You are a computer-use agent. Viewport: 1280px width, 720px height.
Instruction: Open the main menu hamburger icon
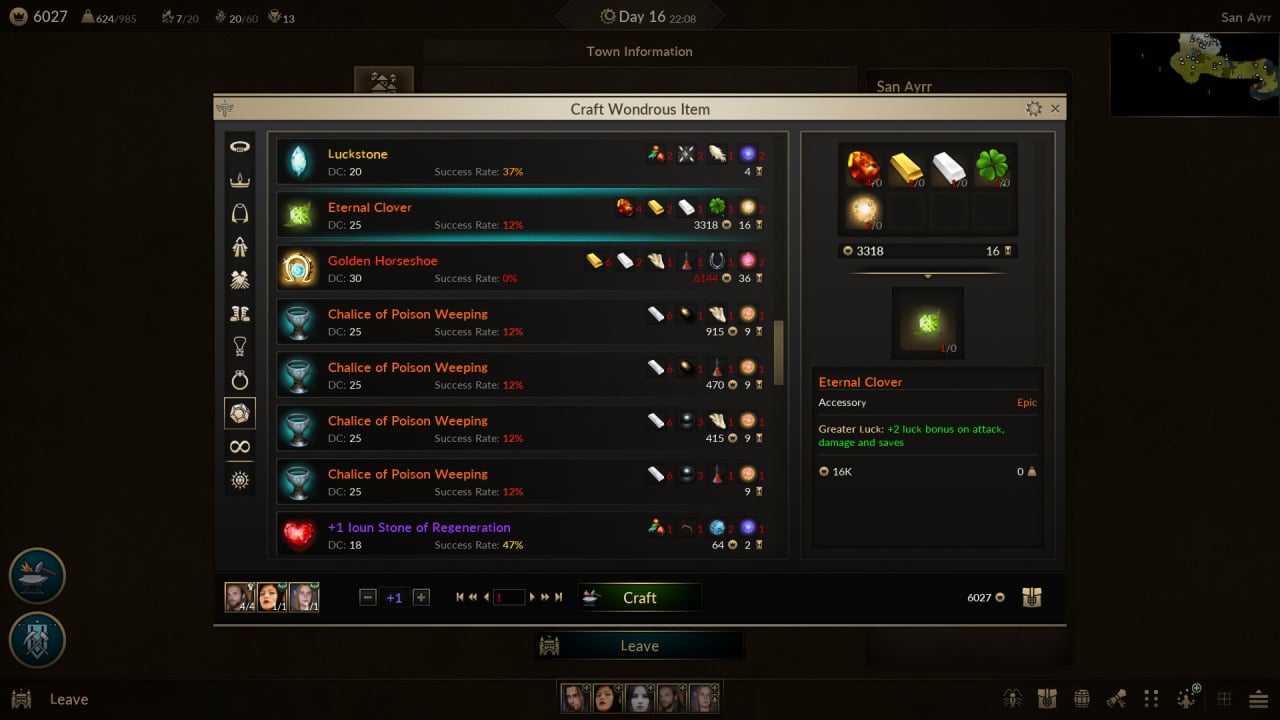tap(1258, 699)
